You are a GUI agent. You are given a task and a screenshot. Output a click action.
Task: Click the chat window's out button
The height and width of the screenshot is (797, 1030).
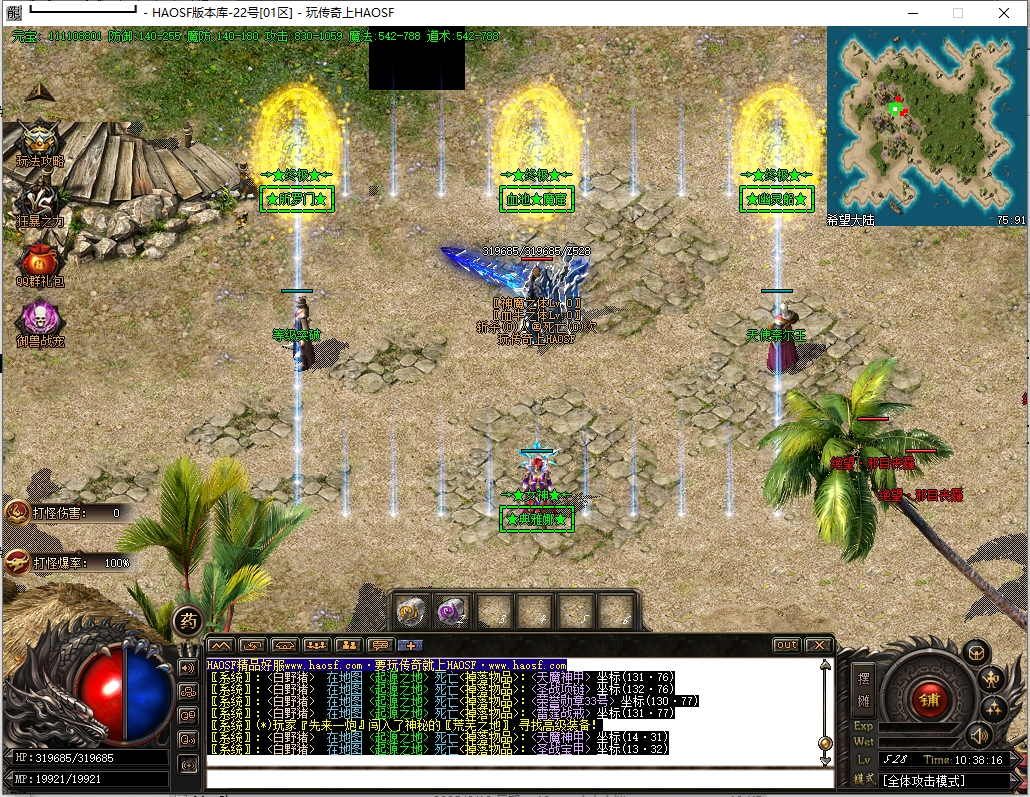point(787,645)
